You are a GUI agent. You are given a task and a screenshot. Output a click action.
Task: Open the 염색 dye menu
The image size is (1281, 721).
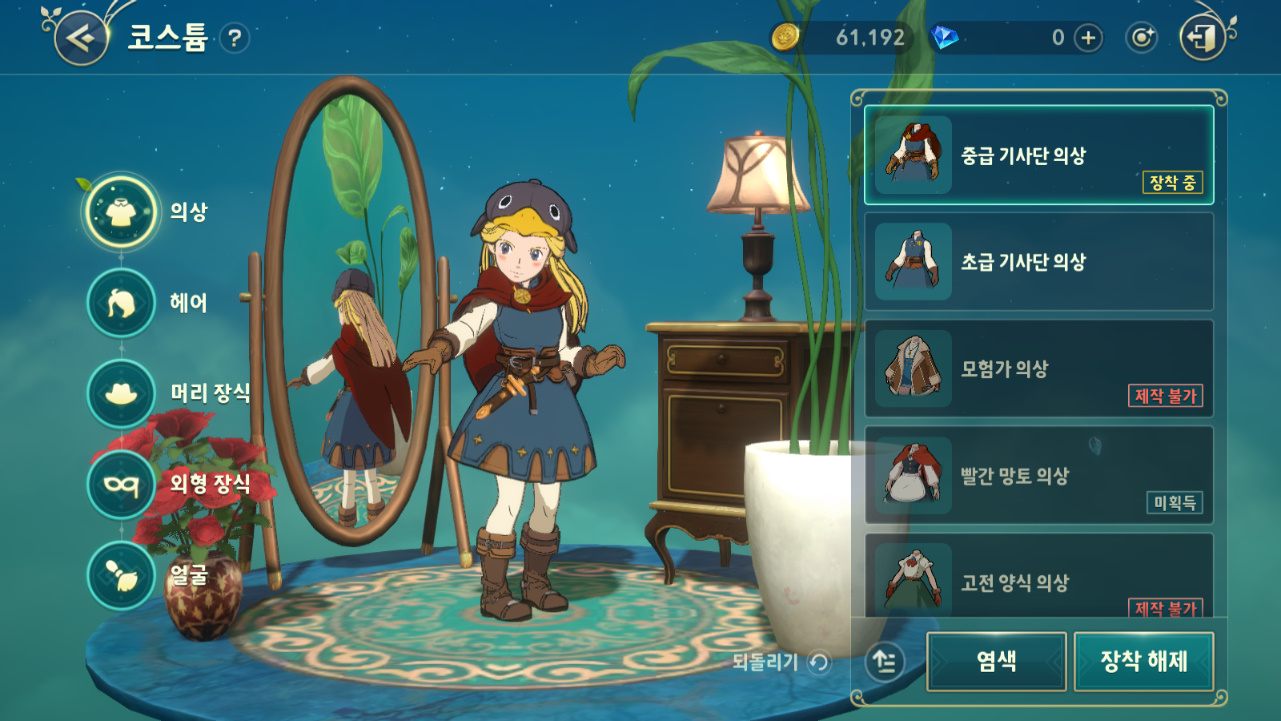(996, 661)
